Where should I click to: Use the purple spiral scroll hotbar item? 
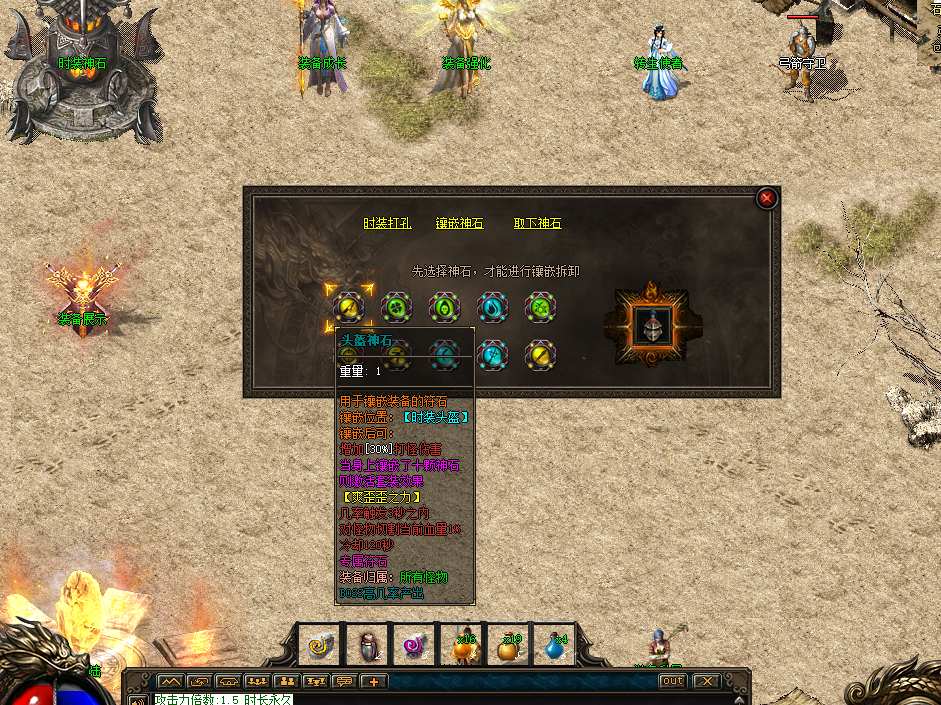pyautogui.click(x=416, y=646)
